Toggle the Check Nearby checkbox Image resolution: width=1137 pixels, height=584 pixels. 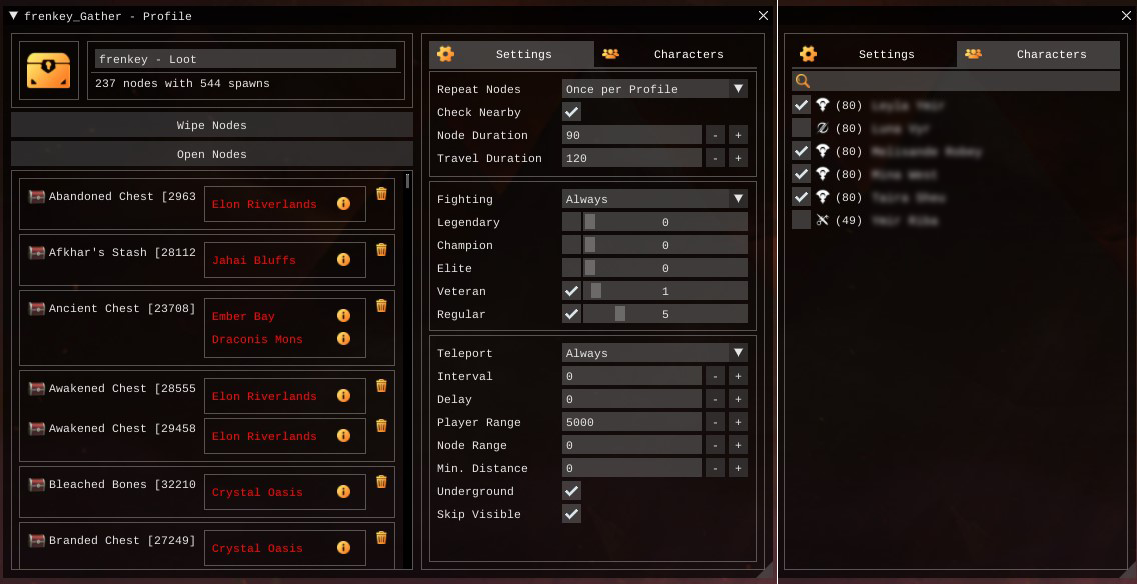572,112
